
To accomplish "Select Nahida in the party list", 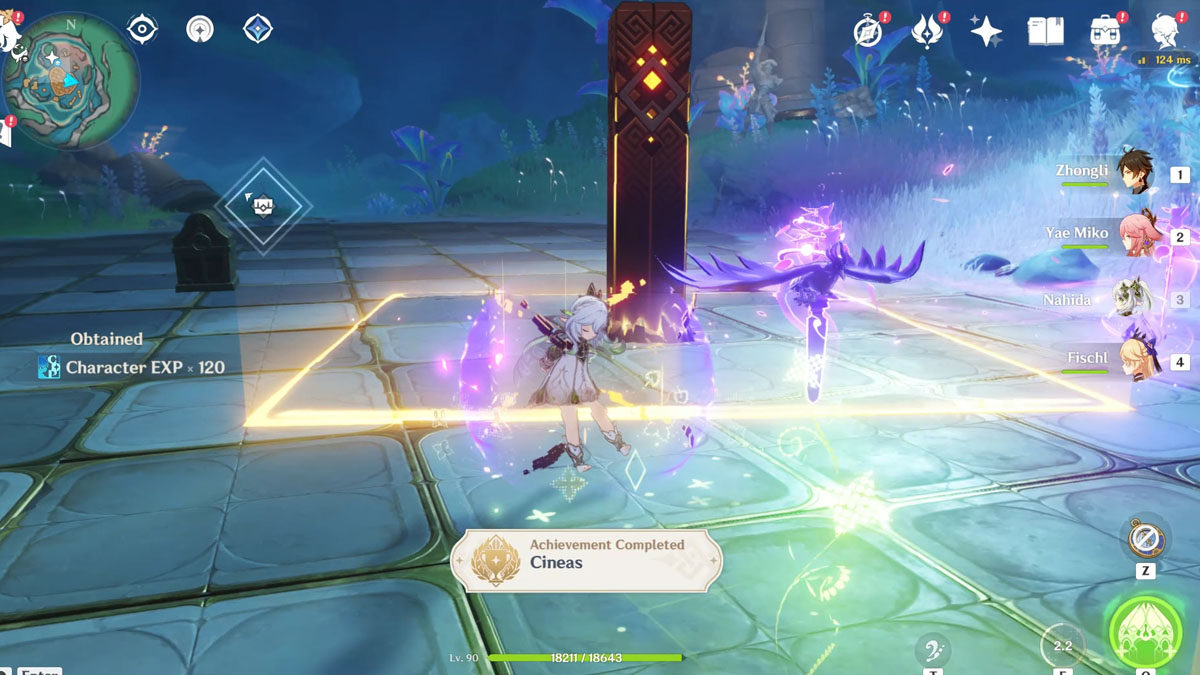I will (1134, 299).
